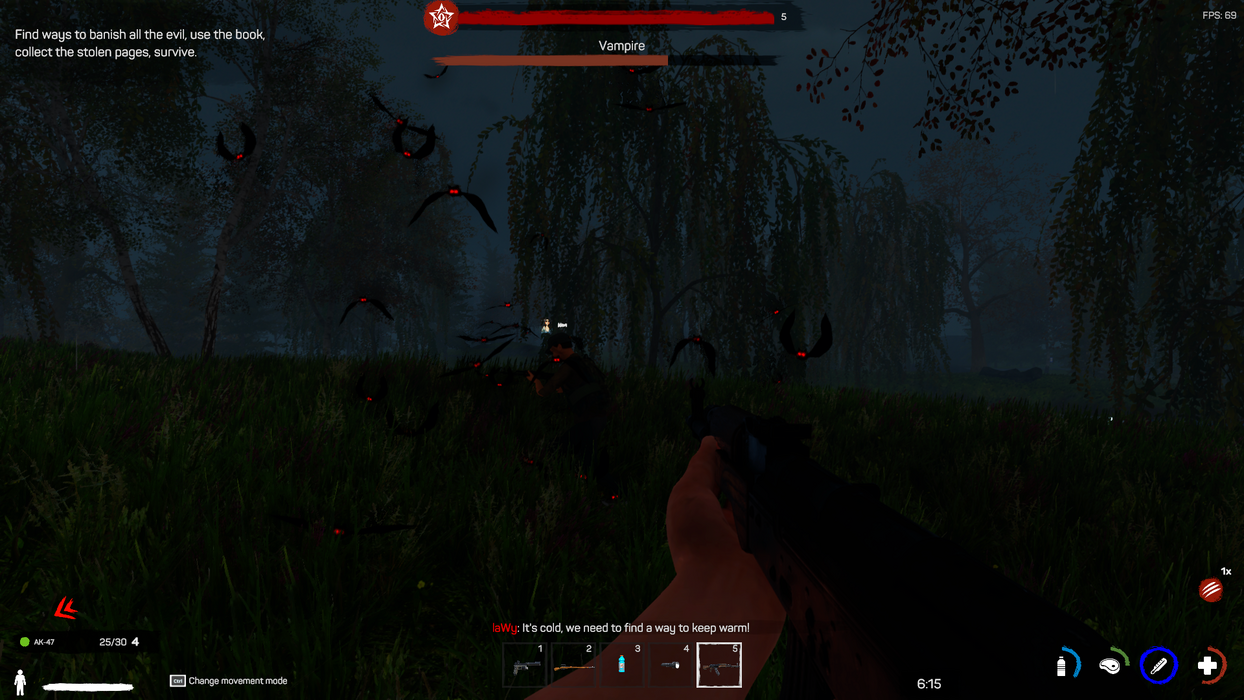Click the red claw-marks status icon
Image resolution: width=1244 pixels, height=700 pixels.
coord(1211,590)
